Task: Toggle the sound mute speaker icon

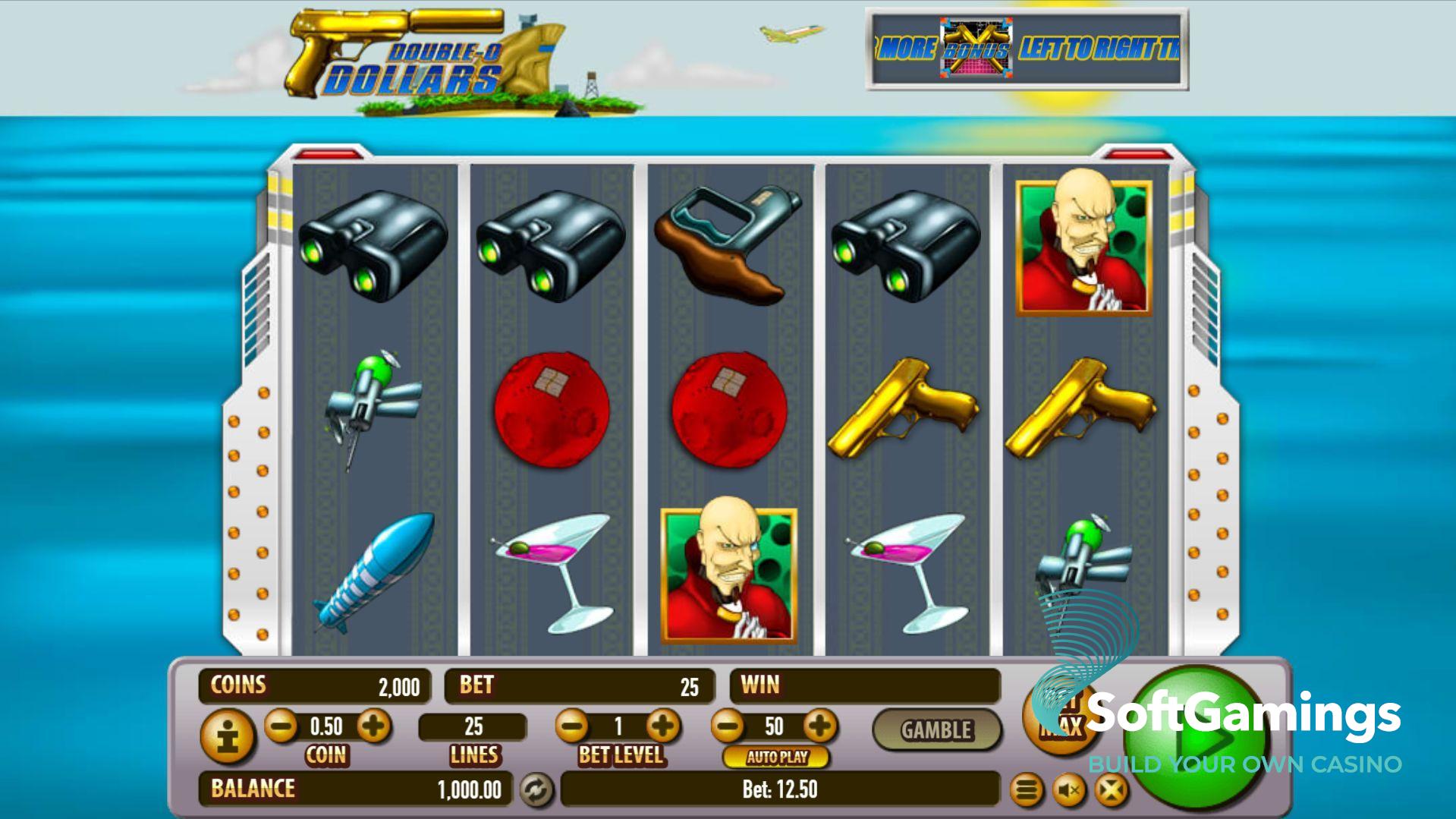Action: coord(1069,792)
